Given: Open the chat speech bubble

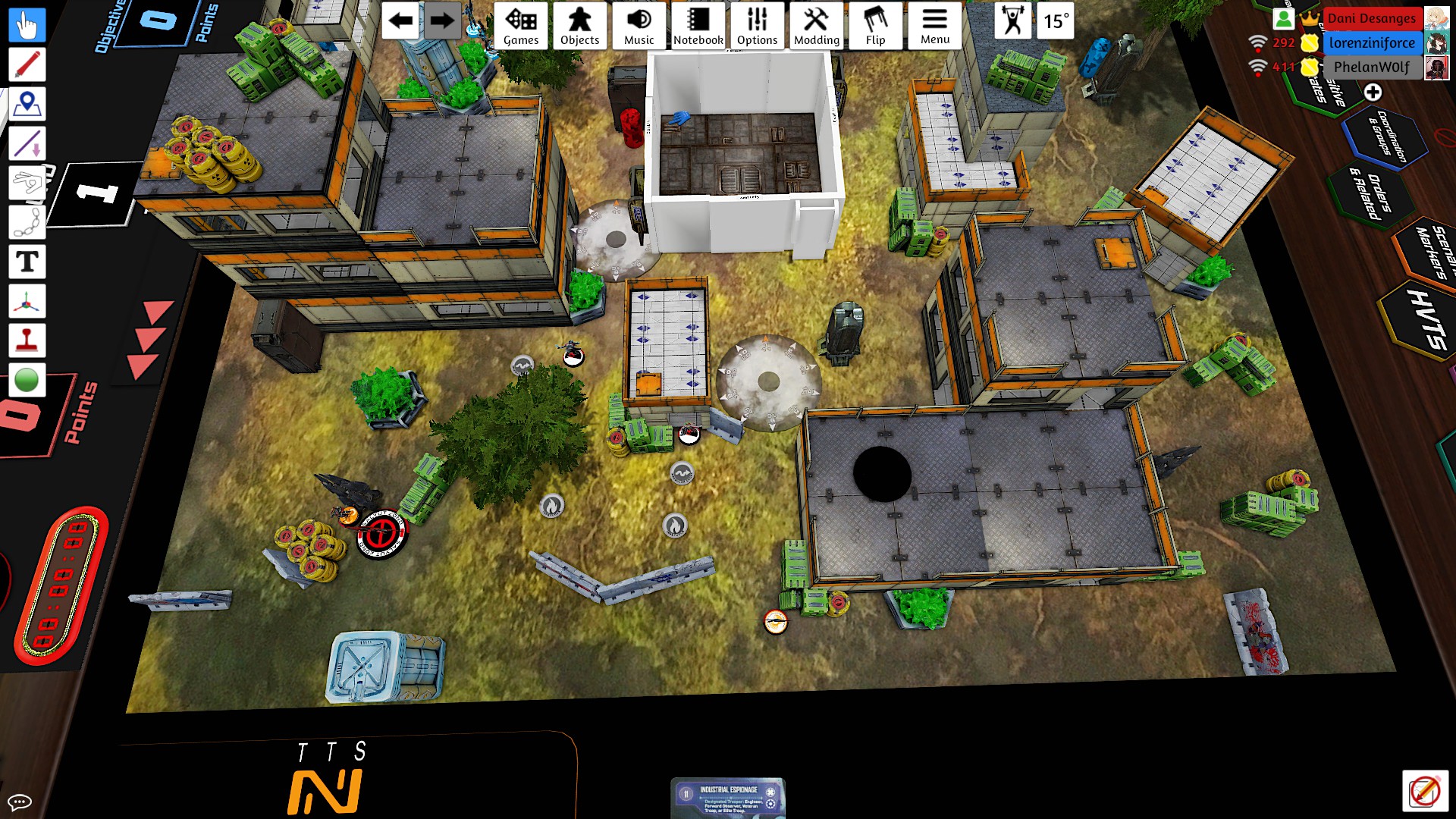Looking at the screenshot, I should point(19,802).
